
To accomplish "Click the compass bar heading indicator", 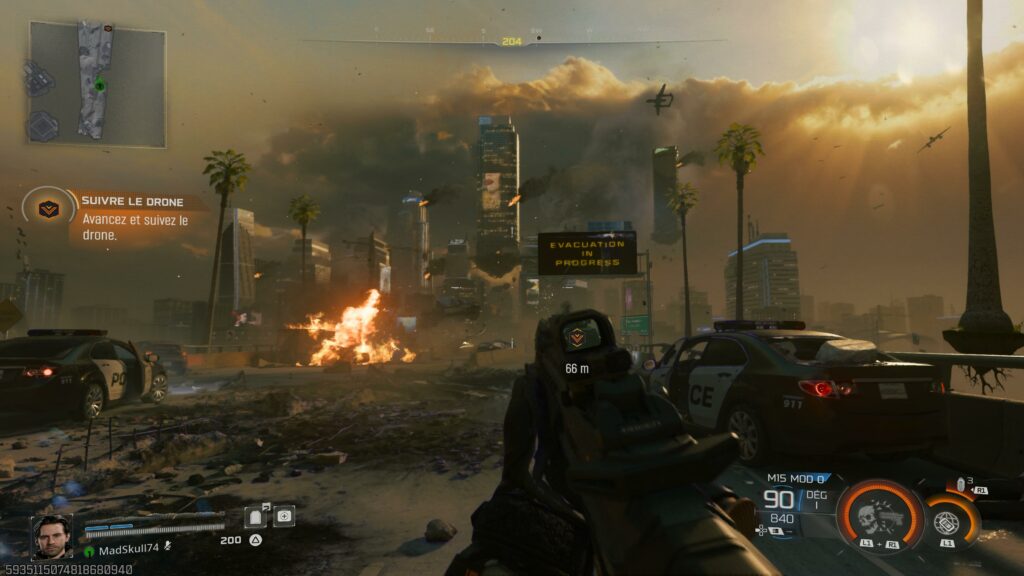I will (x=512, y=41).
